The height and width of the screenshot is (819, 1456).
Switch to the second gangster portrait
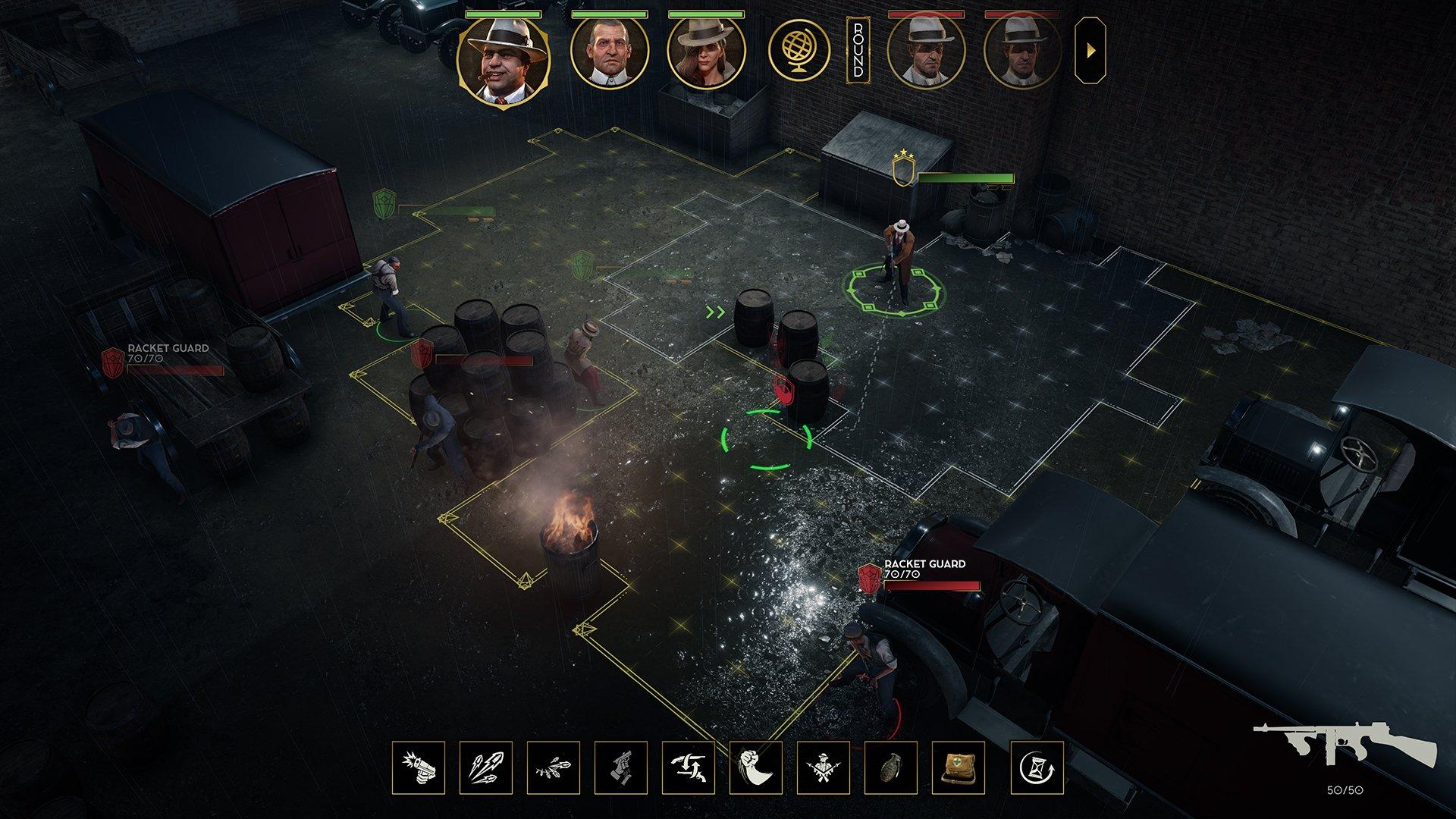click(x=610, y=54)
